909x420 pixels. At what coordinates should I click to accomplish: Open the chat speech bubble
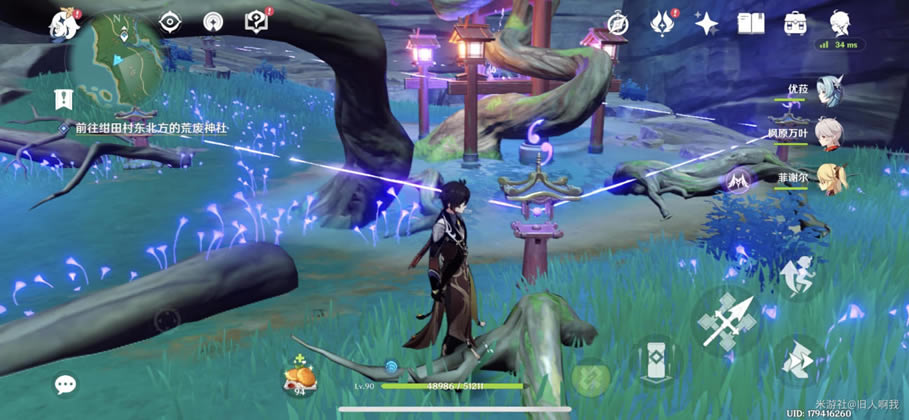click(x=66, y=384)
